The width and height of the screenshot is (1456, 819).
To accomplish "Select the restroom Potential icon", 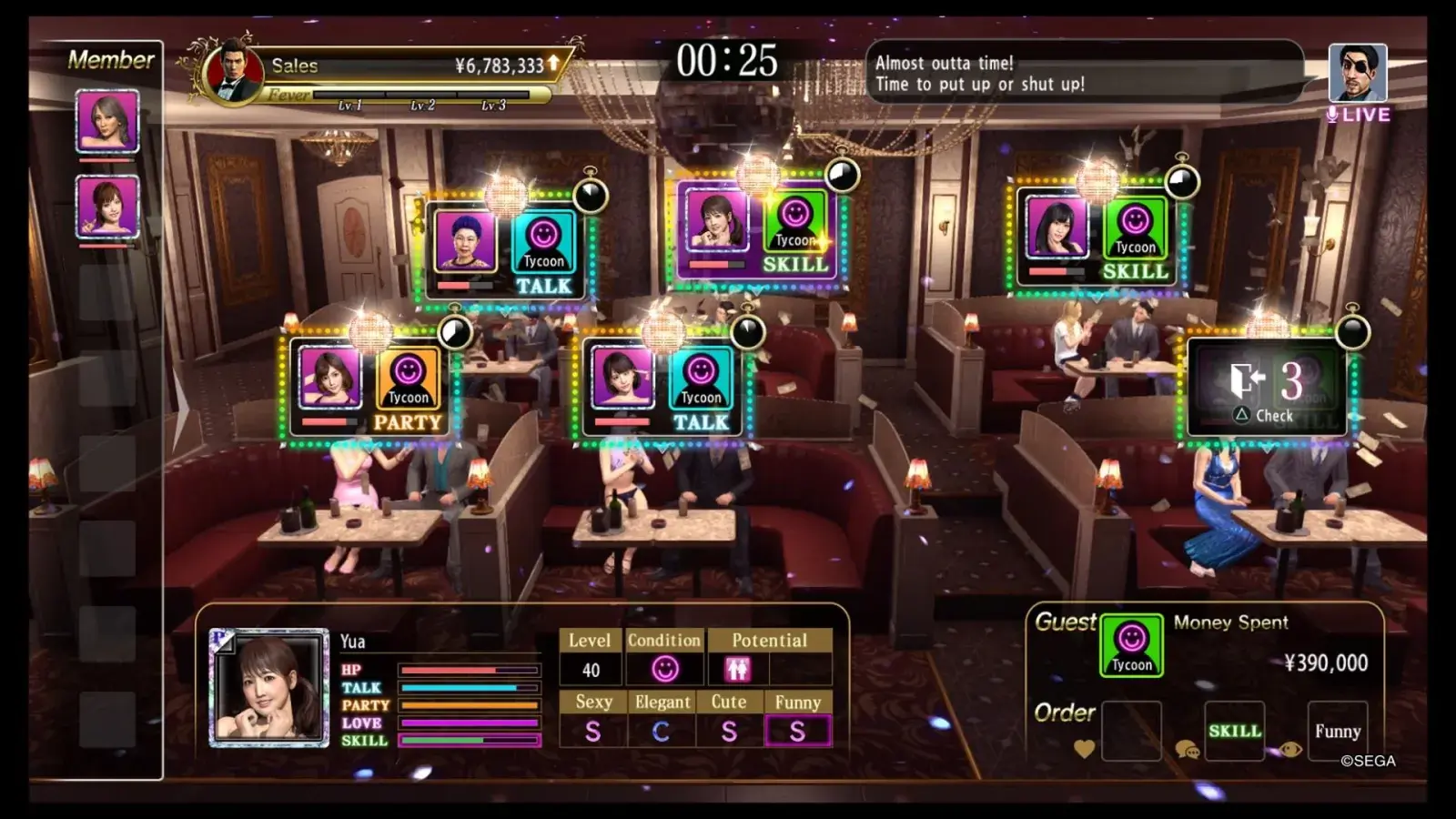I will 737,670.
